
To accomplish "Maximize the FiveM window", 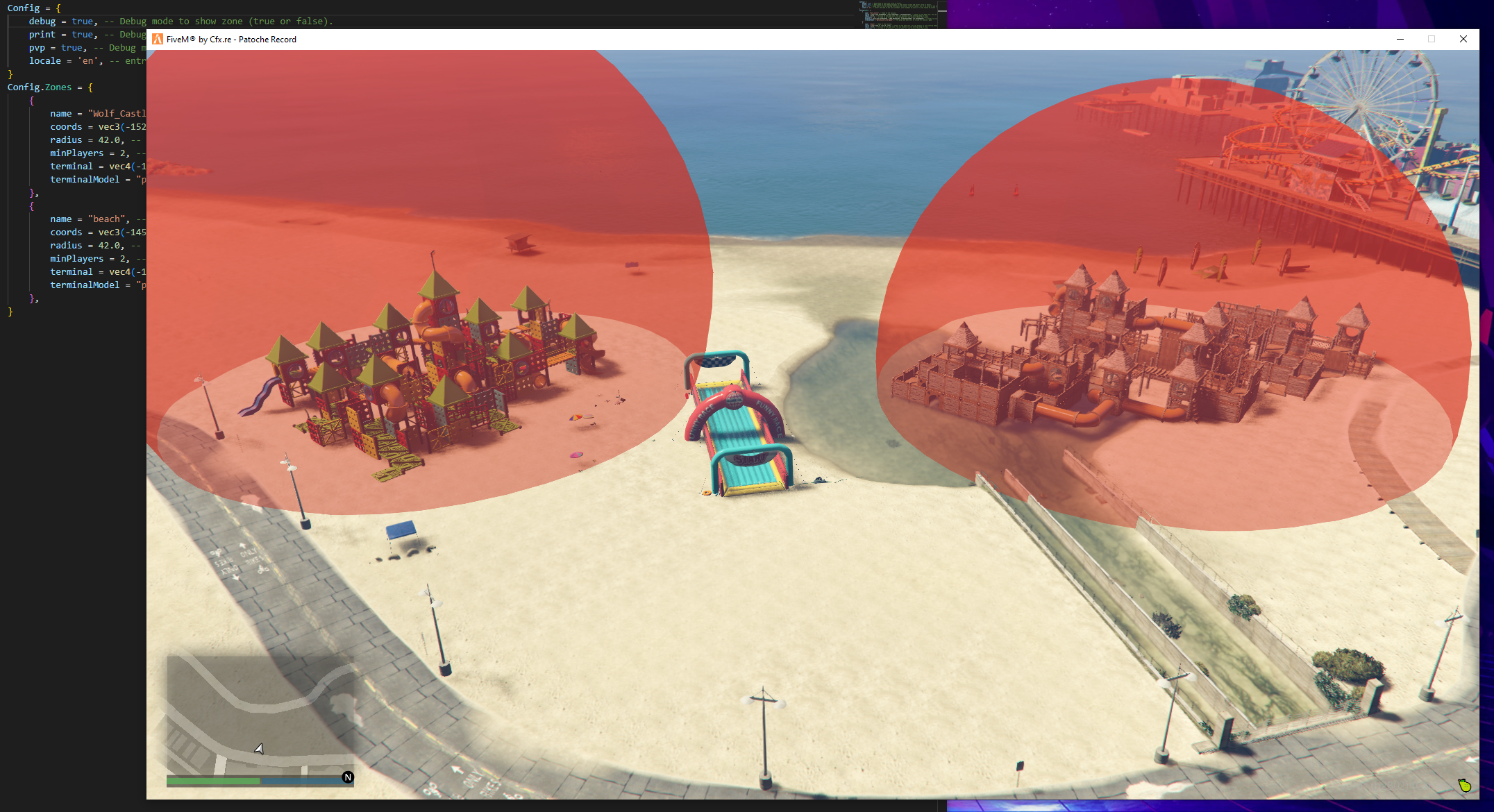I will pyautogui.click(x=1432, y=40).
